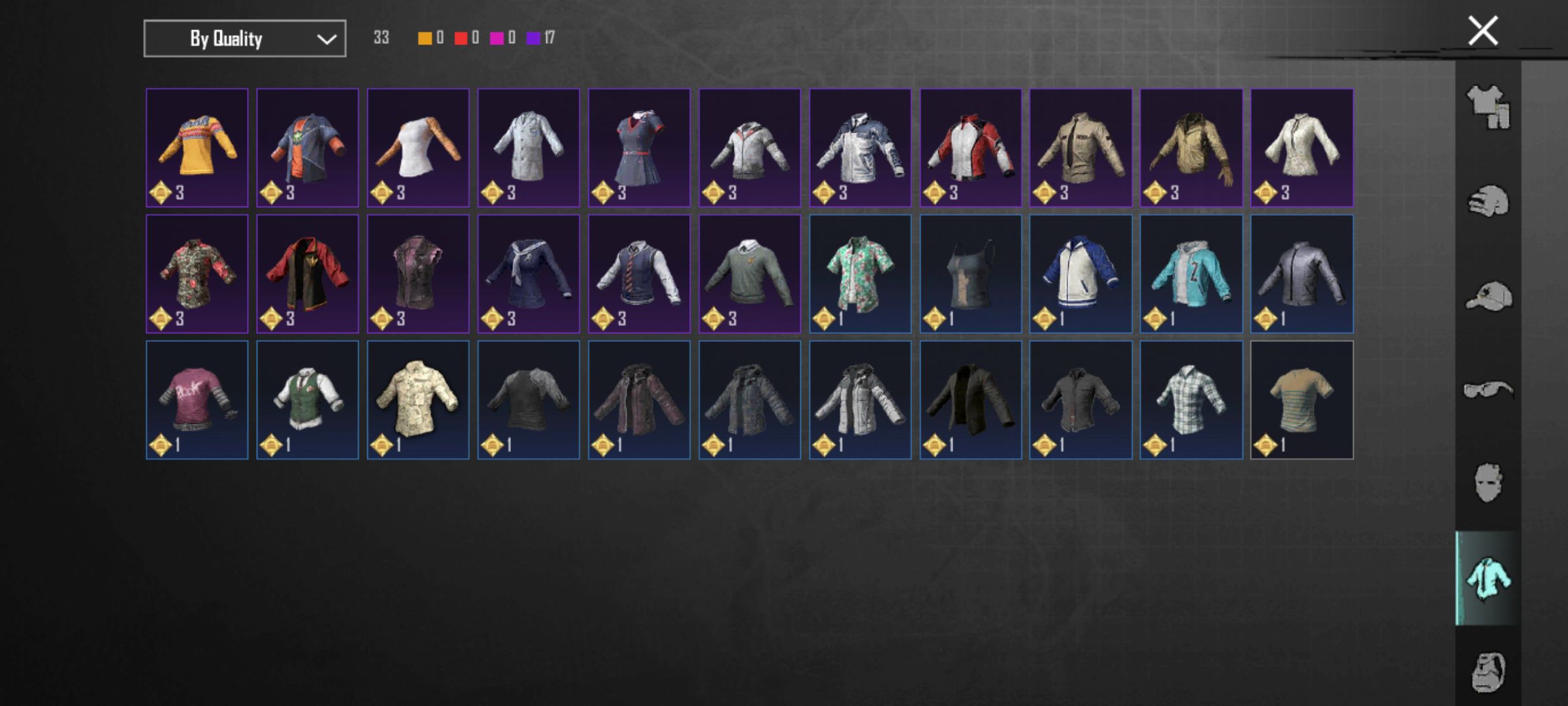Open the By Quality sort dropdown
This screenshot has width=1568, height=706.
[244, 39]
